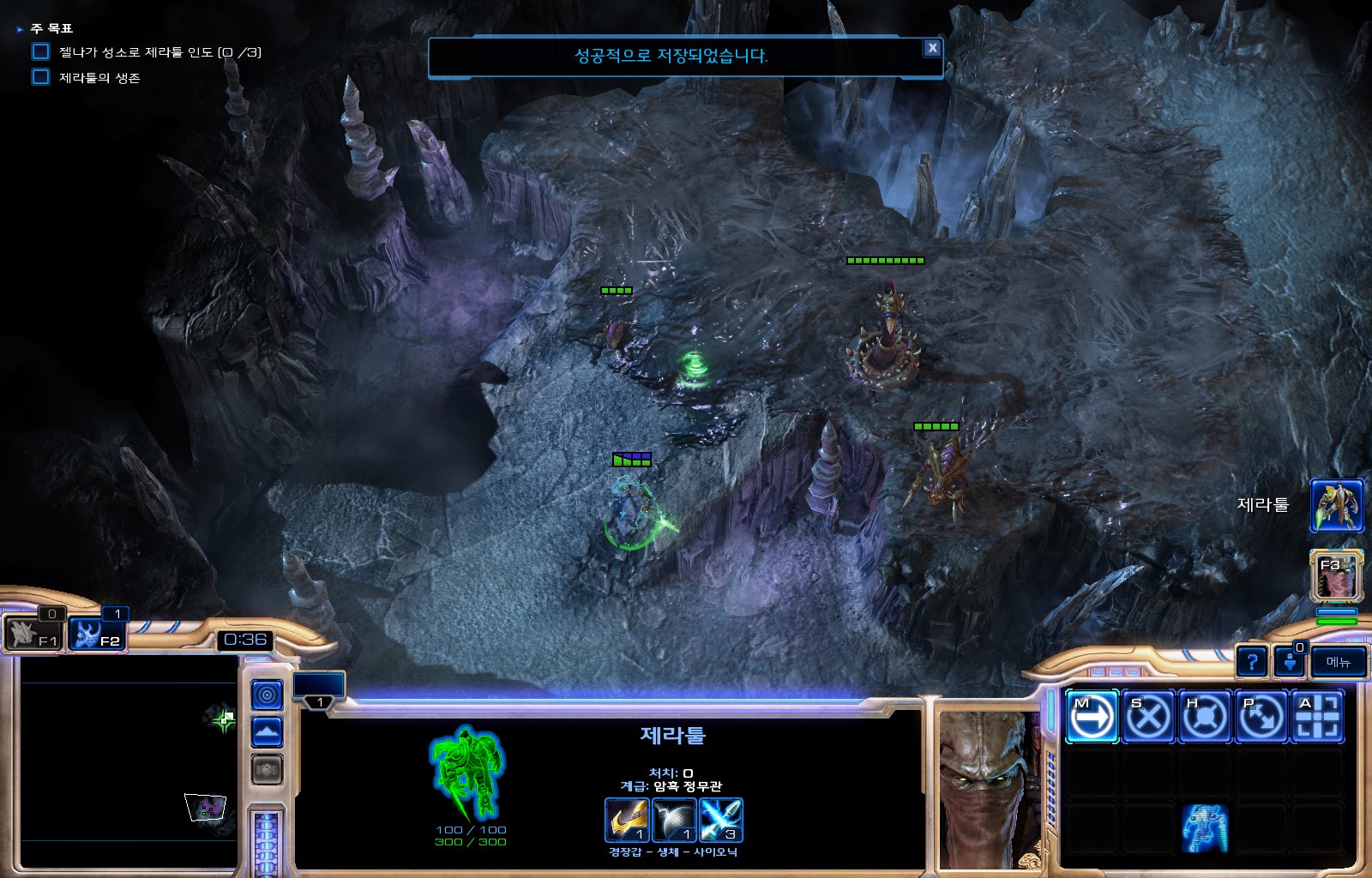Viewport: 1372px width, 878px height.
Task: Select the 제라툴 hero icon
Action: click(x=1337, y=506)
